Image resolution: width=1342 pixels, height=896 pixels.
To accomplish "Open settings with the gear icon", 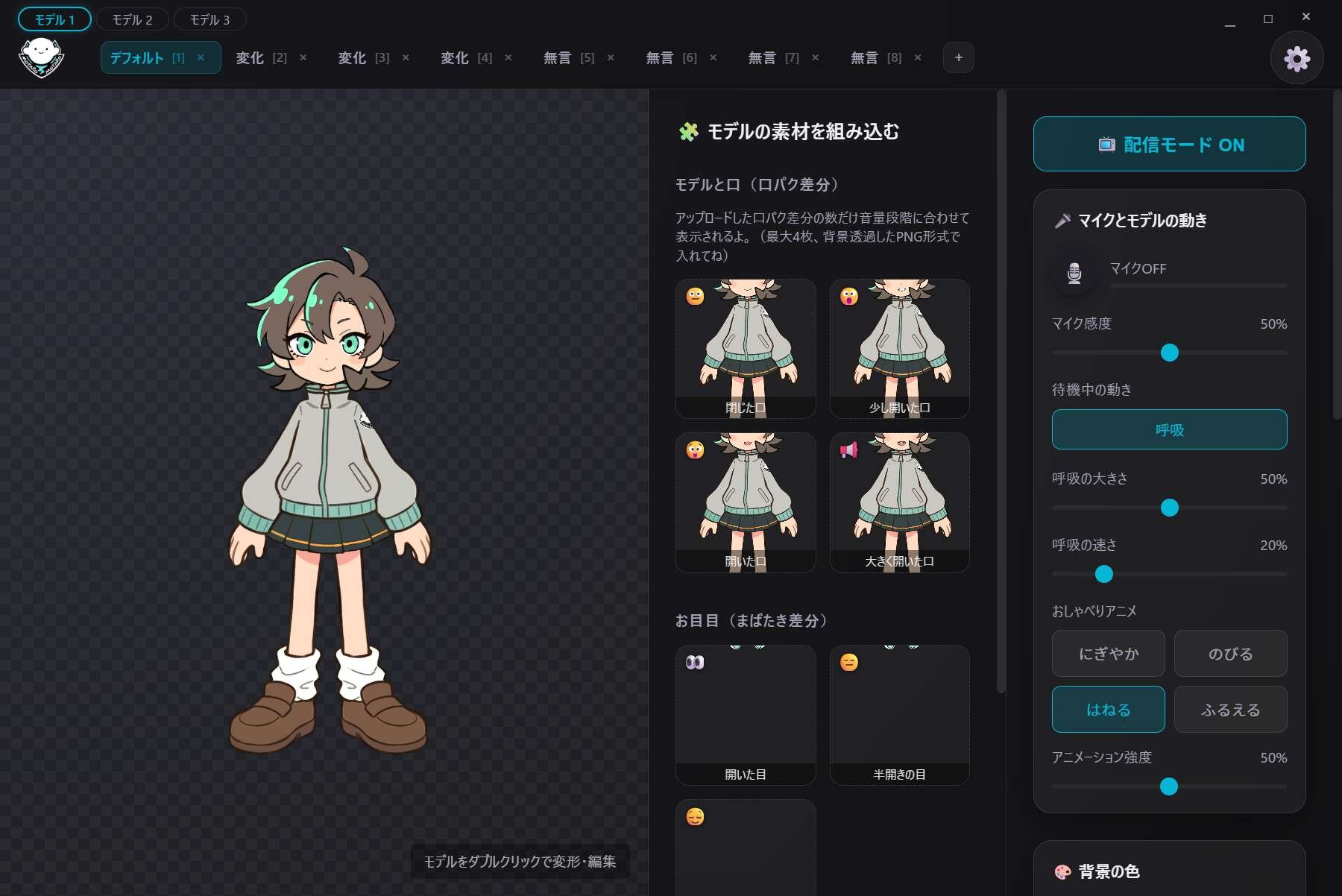I will click(x=1297, y=58).
